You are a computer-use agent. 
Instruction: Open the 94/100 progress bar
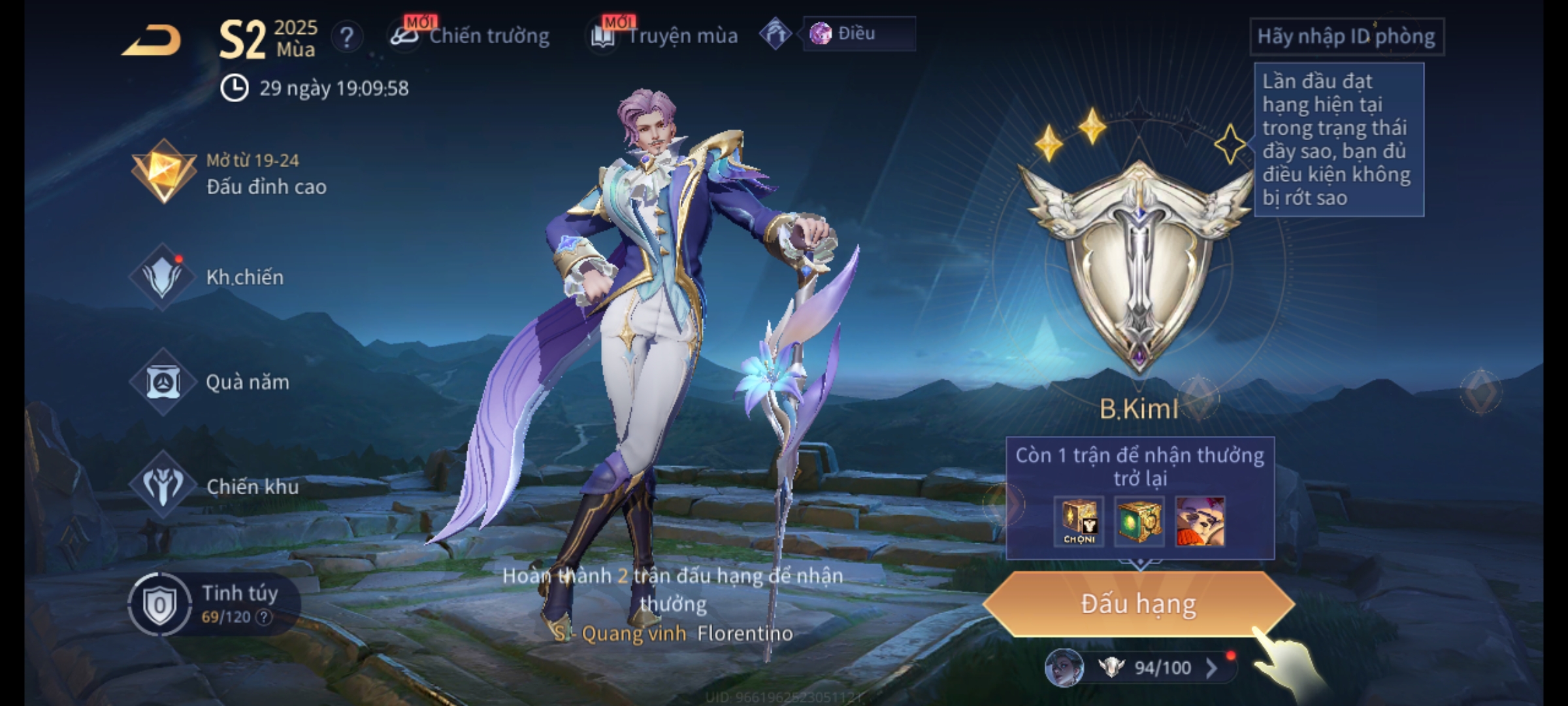click(x=1150, y=667)
